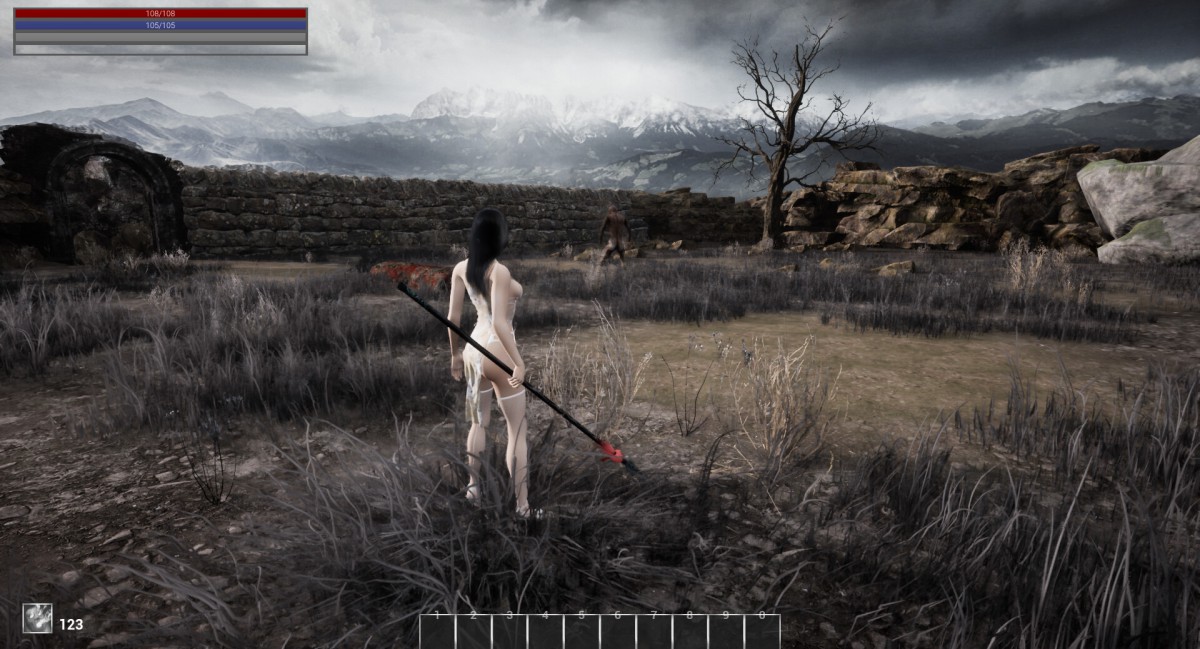Image resolution: width=1200 pixels, height=649 pixels.
Task: Select hotbar slot numbered 1
Action: [438, 632]
